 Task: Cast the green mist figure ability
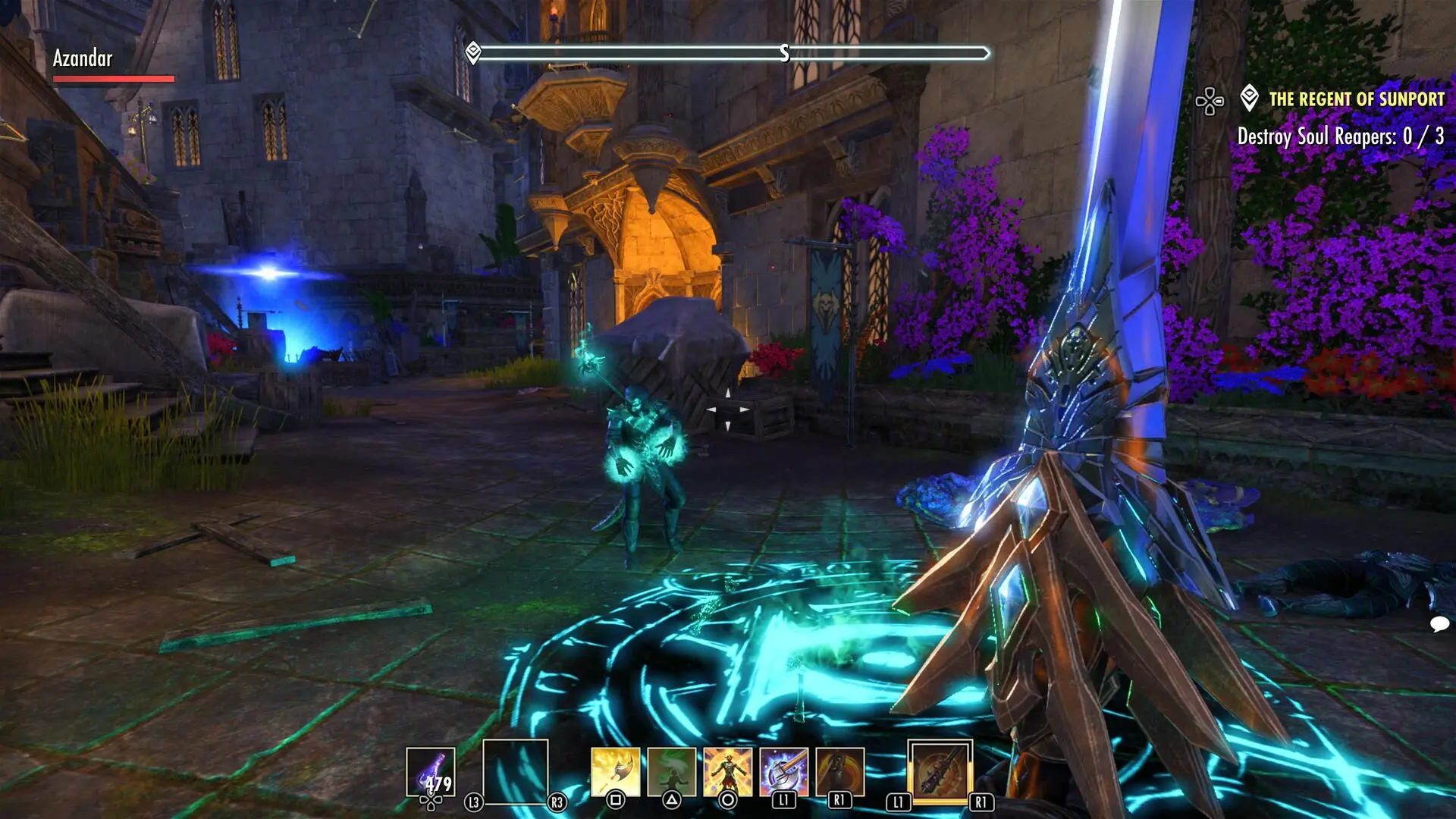672,772
